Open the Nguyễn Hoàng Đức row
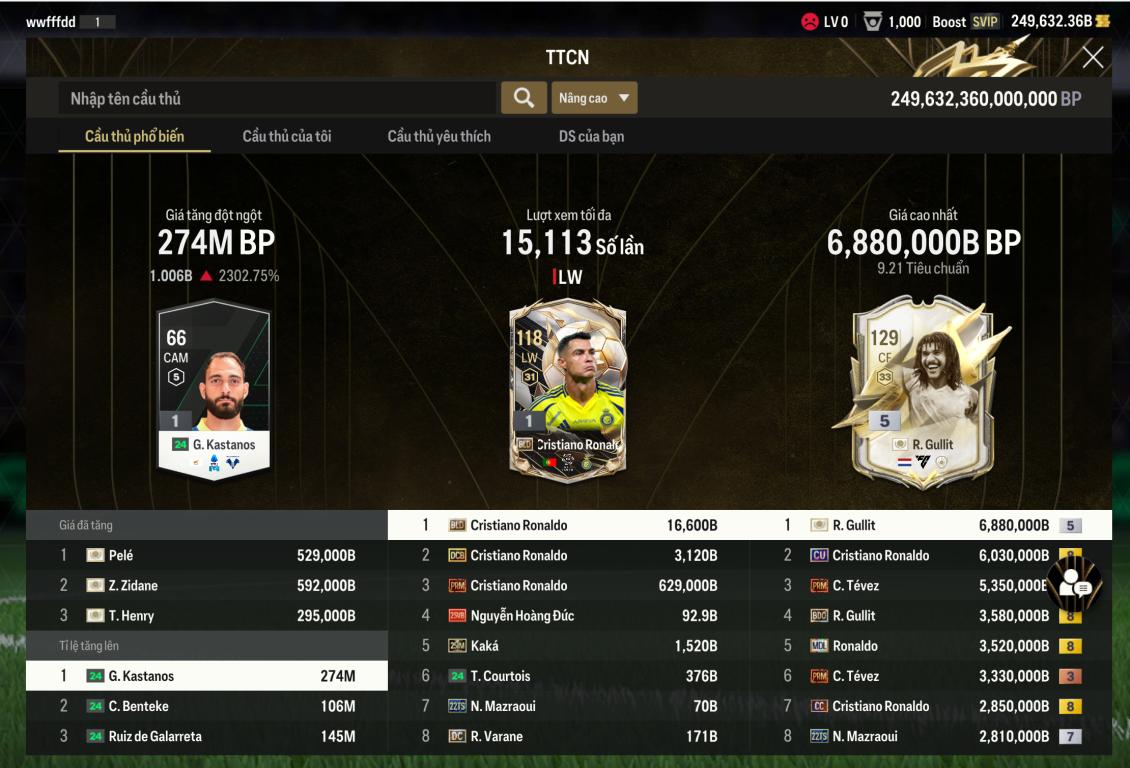Viewport: 1130px width, 768px height. click(x=568, y=616)
